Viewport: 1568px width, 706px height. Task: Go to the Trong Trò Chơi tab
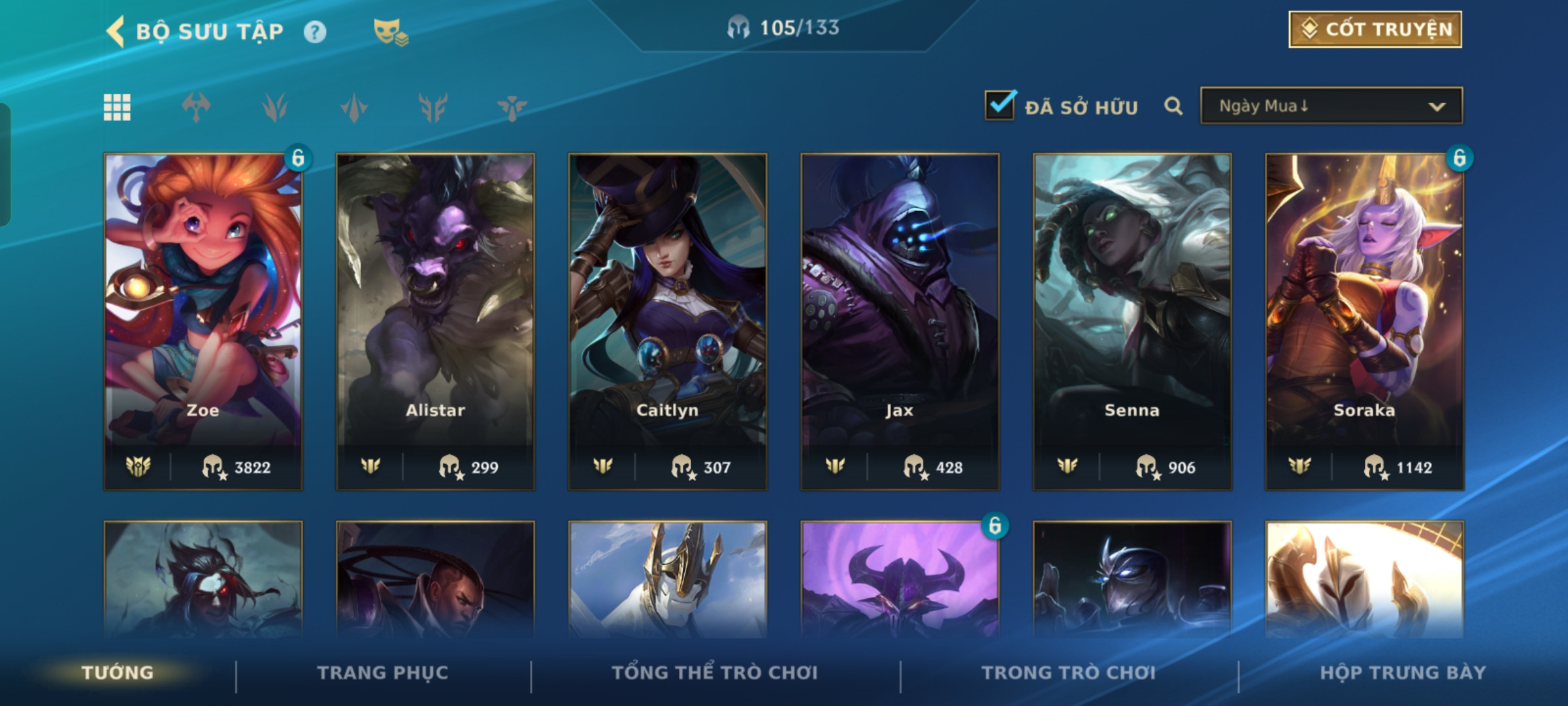[x=1069, y=673]
